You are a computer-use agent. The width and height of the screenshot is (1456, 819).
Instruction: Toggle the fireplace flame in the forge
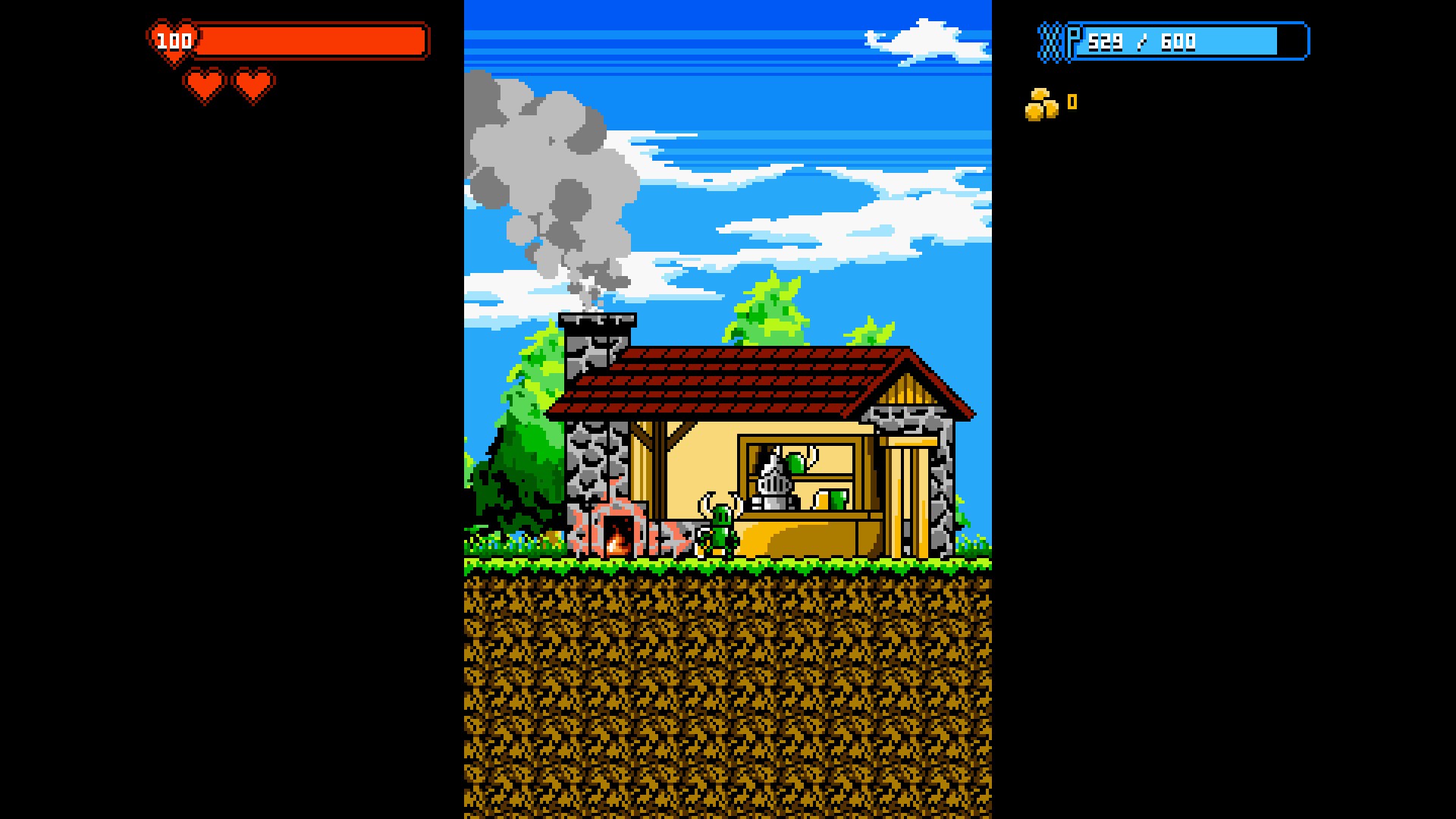(616, 542)
